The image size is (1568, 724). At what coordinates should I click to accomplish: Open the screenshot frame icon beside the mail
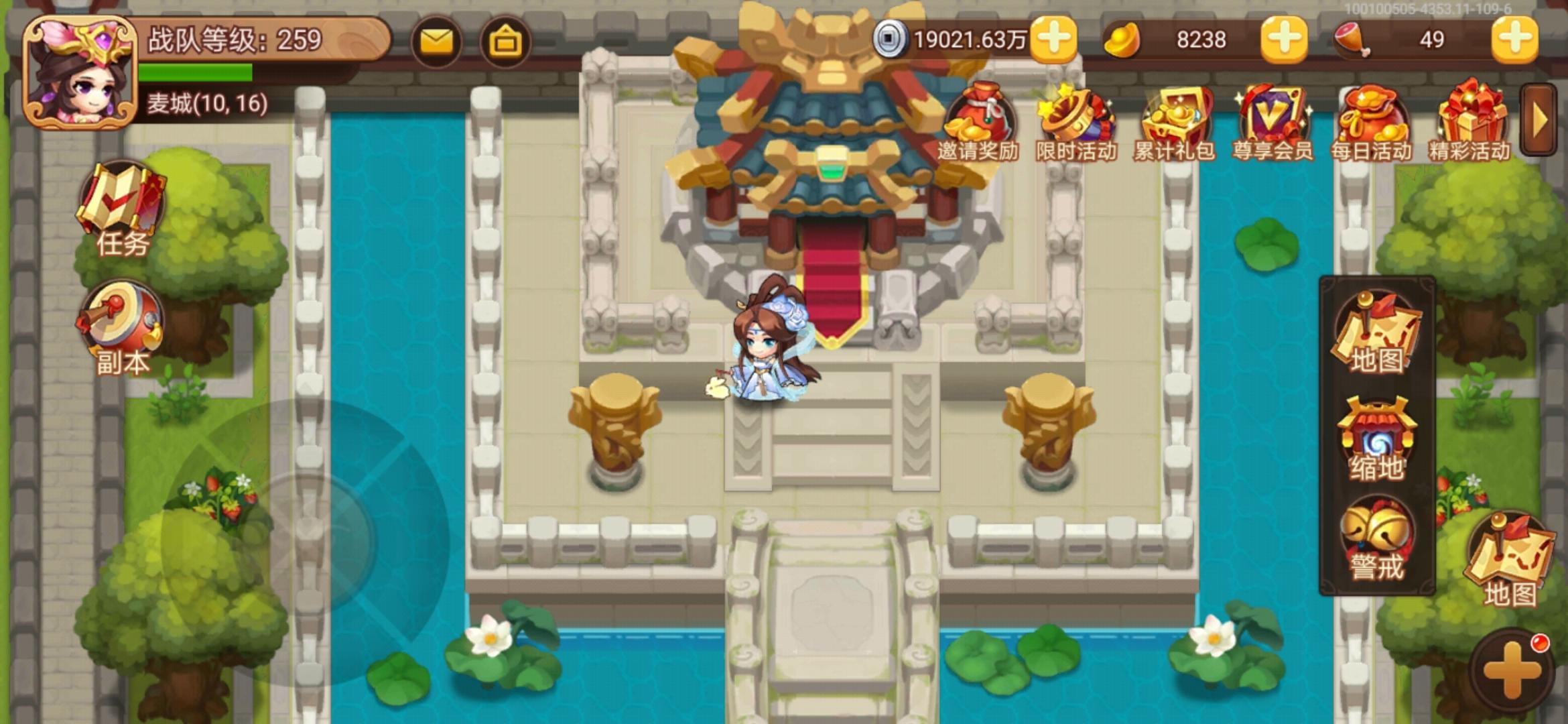click(x=507, y=41)
